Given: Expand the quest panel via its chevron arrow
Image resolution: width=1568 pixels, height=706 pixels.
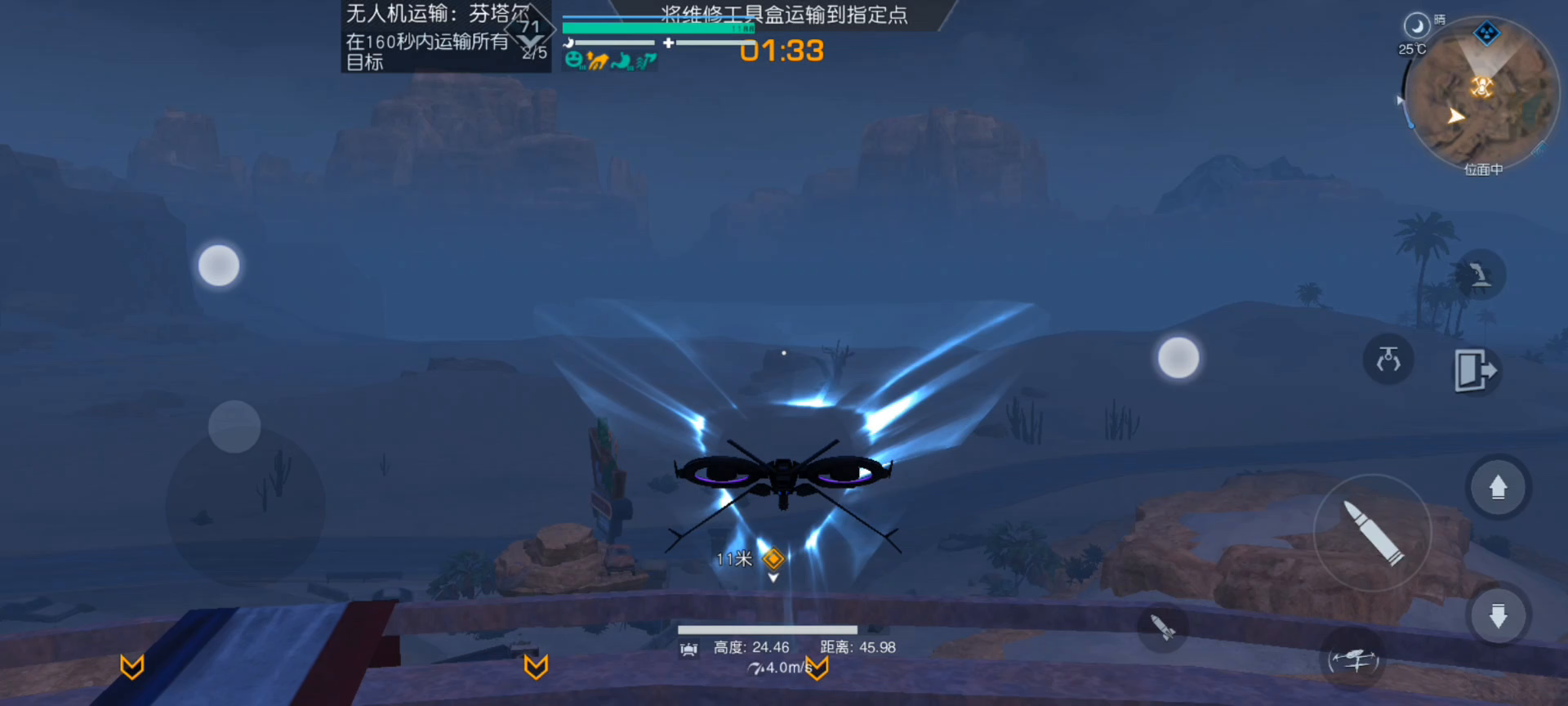Looking at the screenshot, I should tap(529, 39).
